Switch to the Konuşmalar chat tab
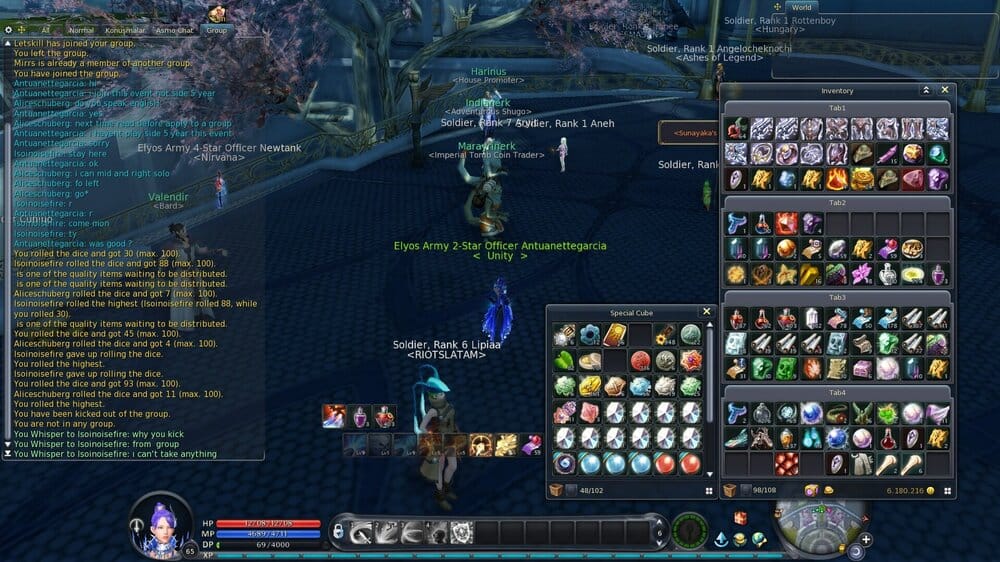The height and width of the screenshot is (562, 1000). [126, 30]
